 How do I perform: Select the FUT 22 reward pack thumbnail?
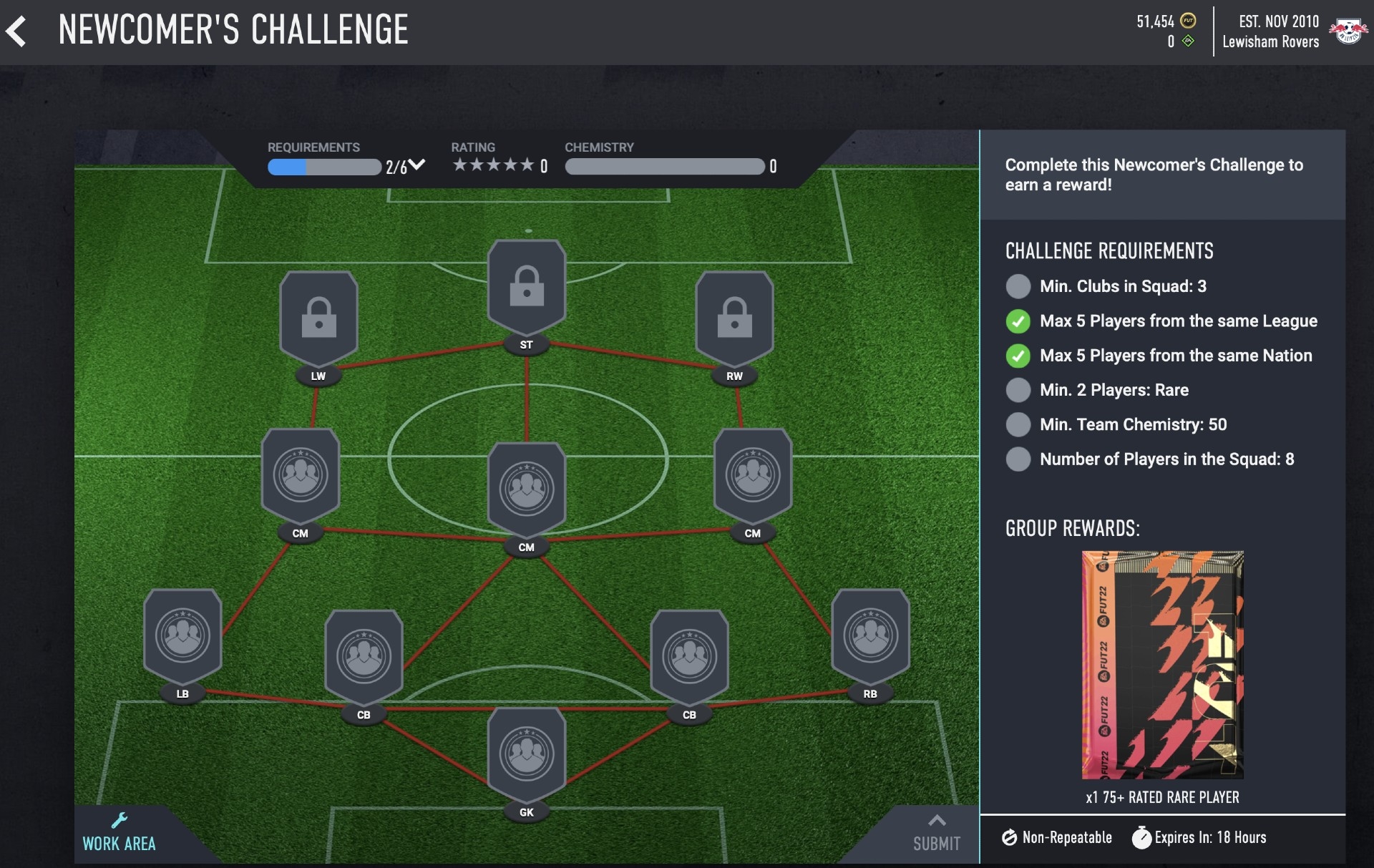click(x=1162, y=664)
